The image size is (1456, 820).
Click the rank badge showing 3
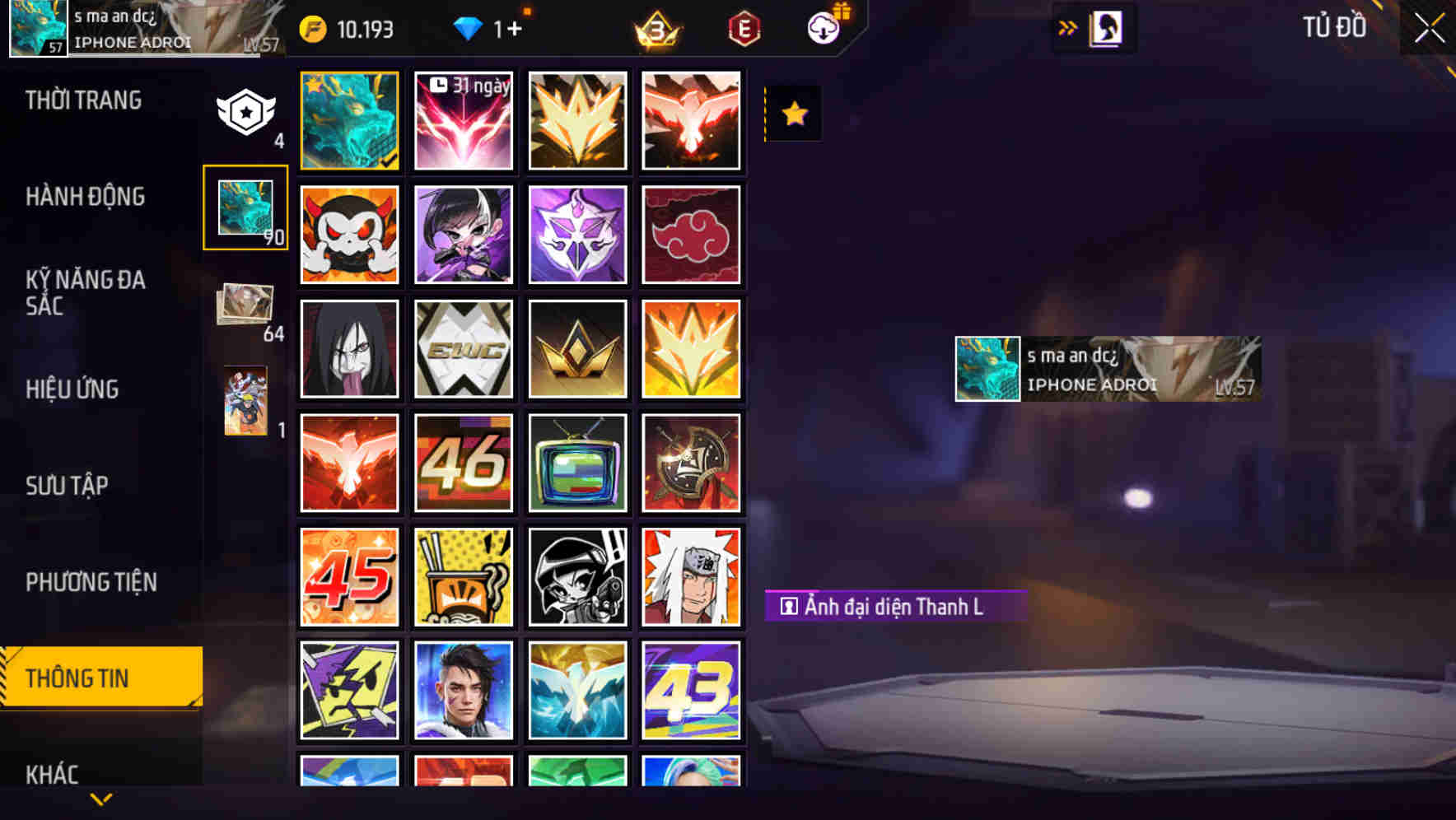tap(656, 30)
